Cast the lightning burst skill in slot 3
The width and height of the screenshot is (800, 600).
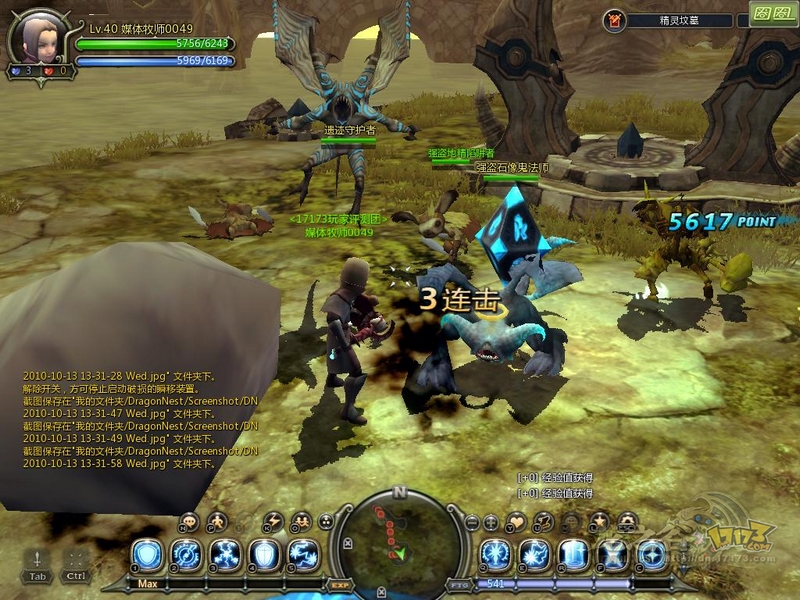(226, 555)
